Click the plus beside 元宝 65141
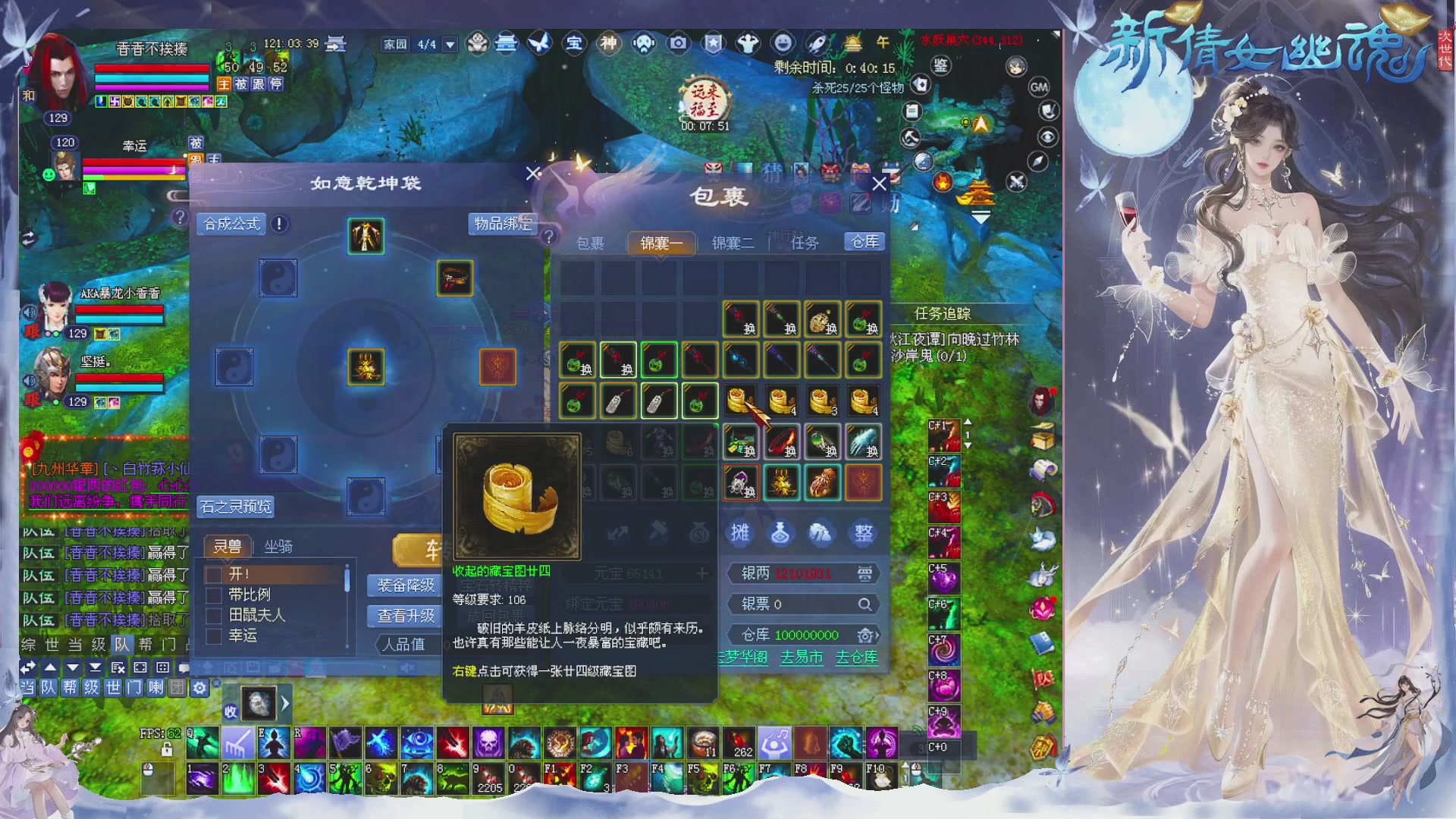Image resolution: width=1456 pixels, height=819 pixels. coord(702,573)
